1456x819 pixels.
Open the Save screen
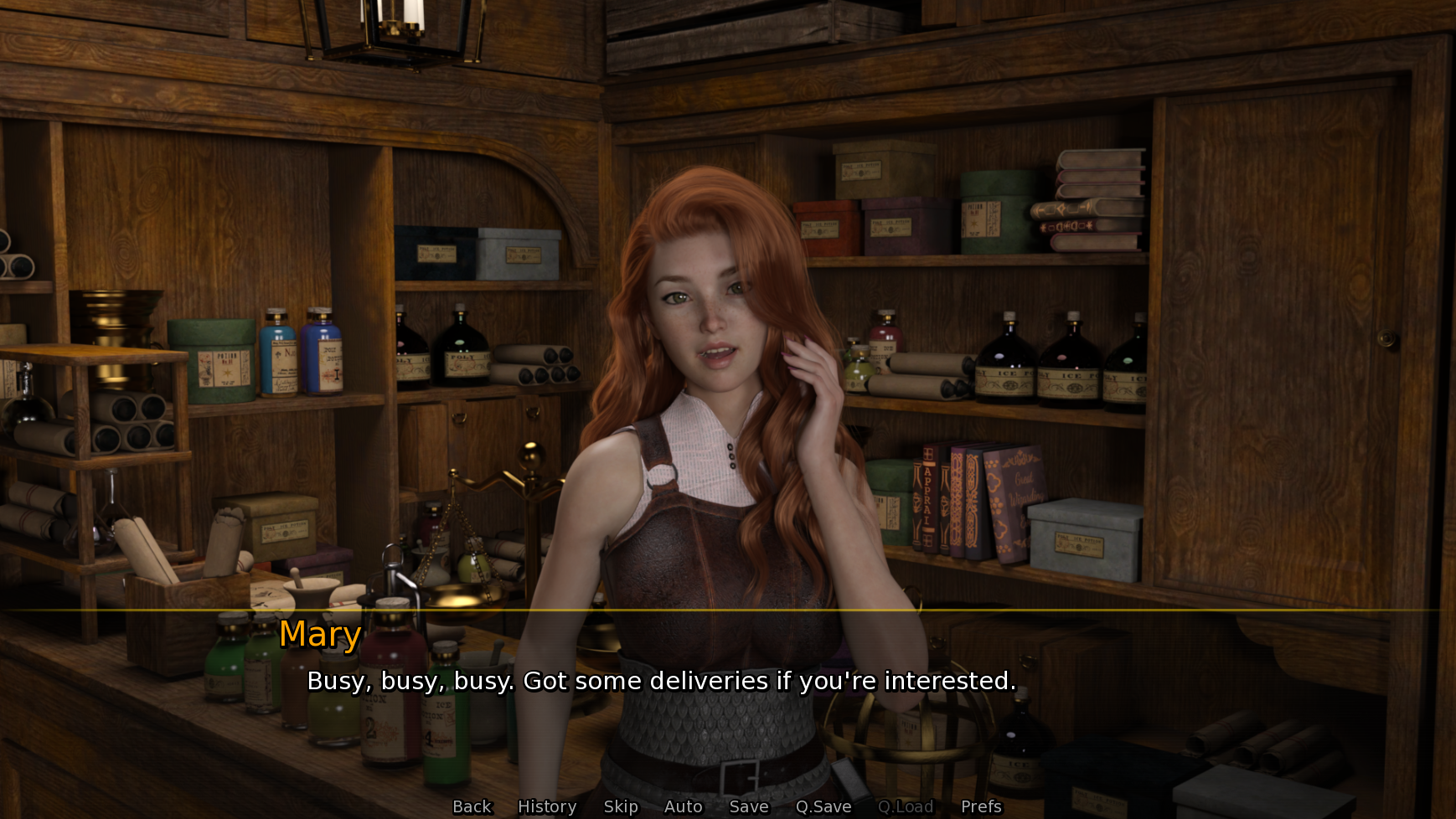[x=748, y=806]
